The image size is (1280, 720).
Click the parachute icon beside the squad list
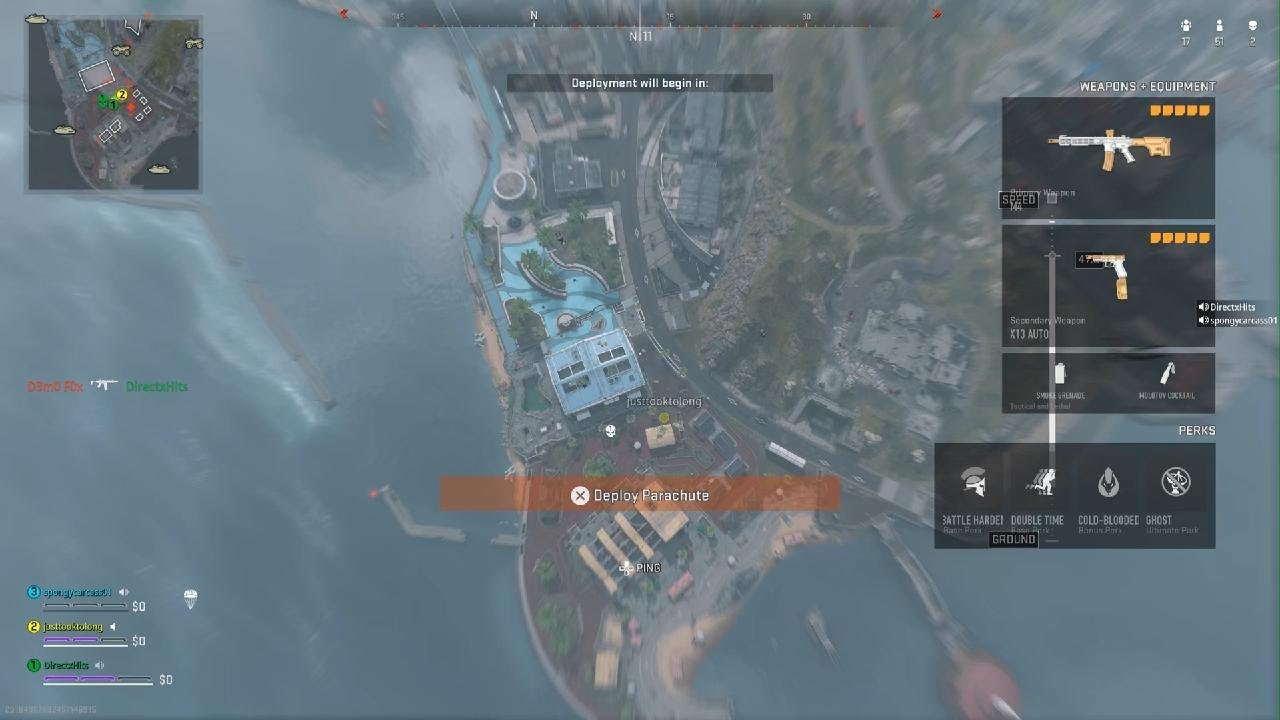pos(190,599)
